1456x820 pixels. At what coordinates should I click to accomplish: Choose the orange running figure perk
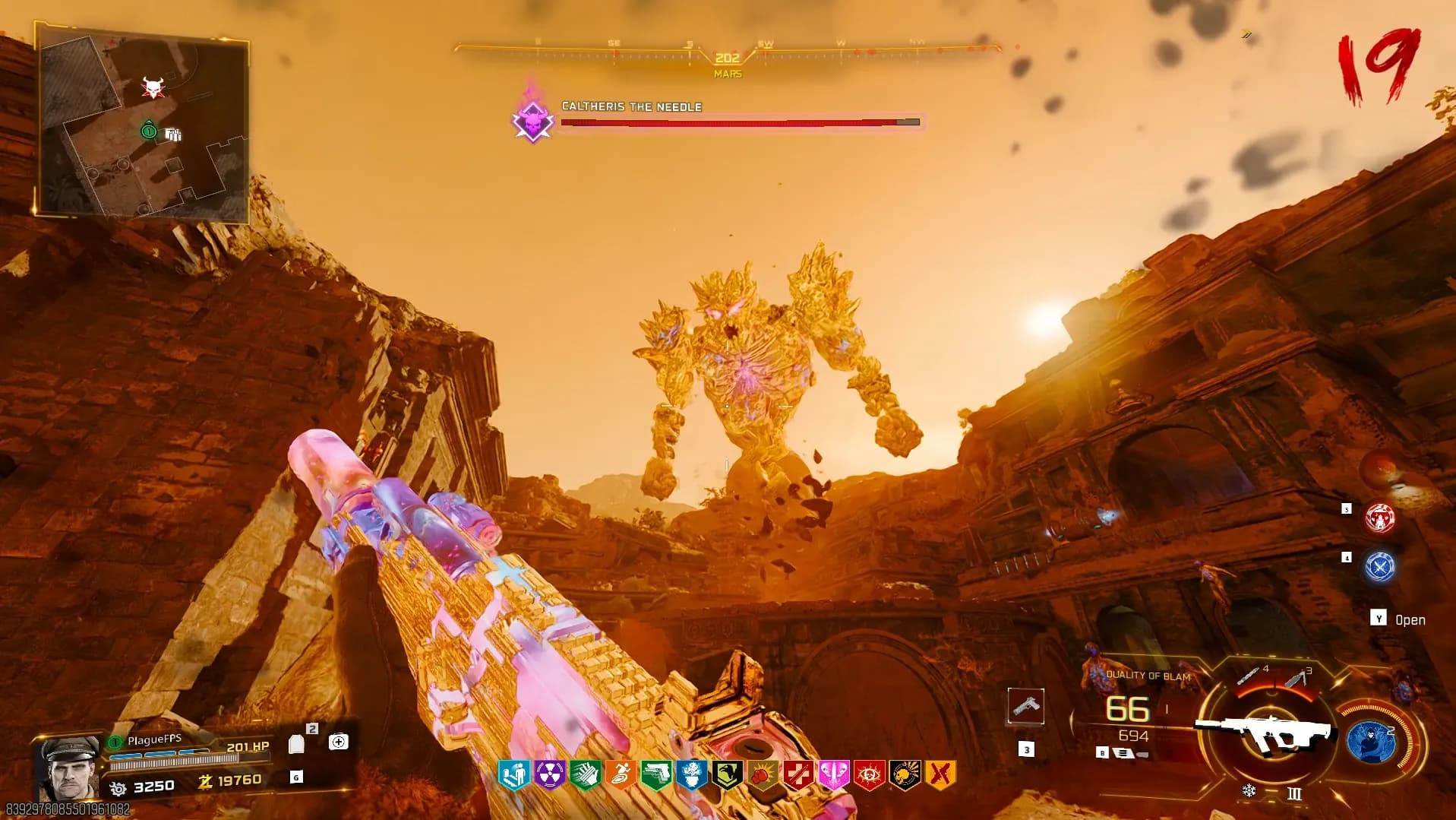coord(621,774)
